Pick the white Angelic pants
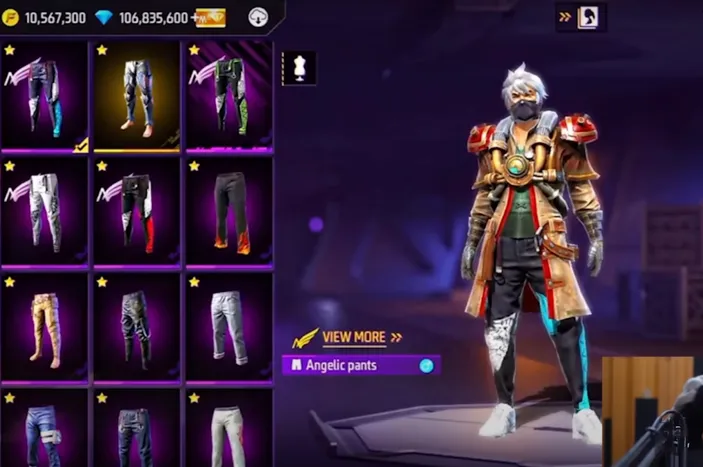The width and height of the screenshot is (703, 467). pyautogui.click(x=43, y=211)
